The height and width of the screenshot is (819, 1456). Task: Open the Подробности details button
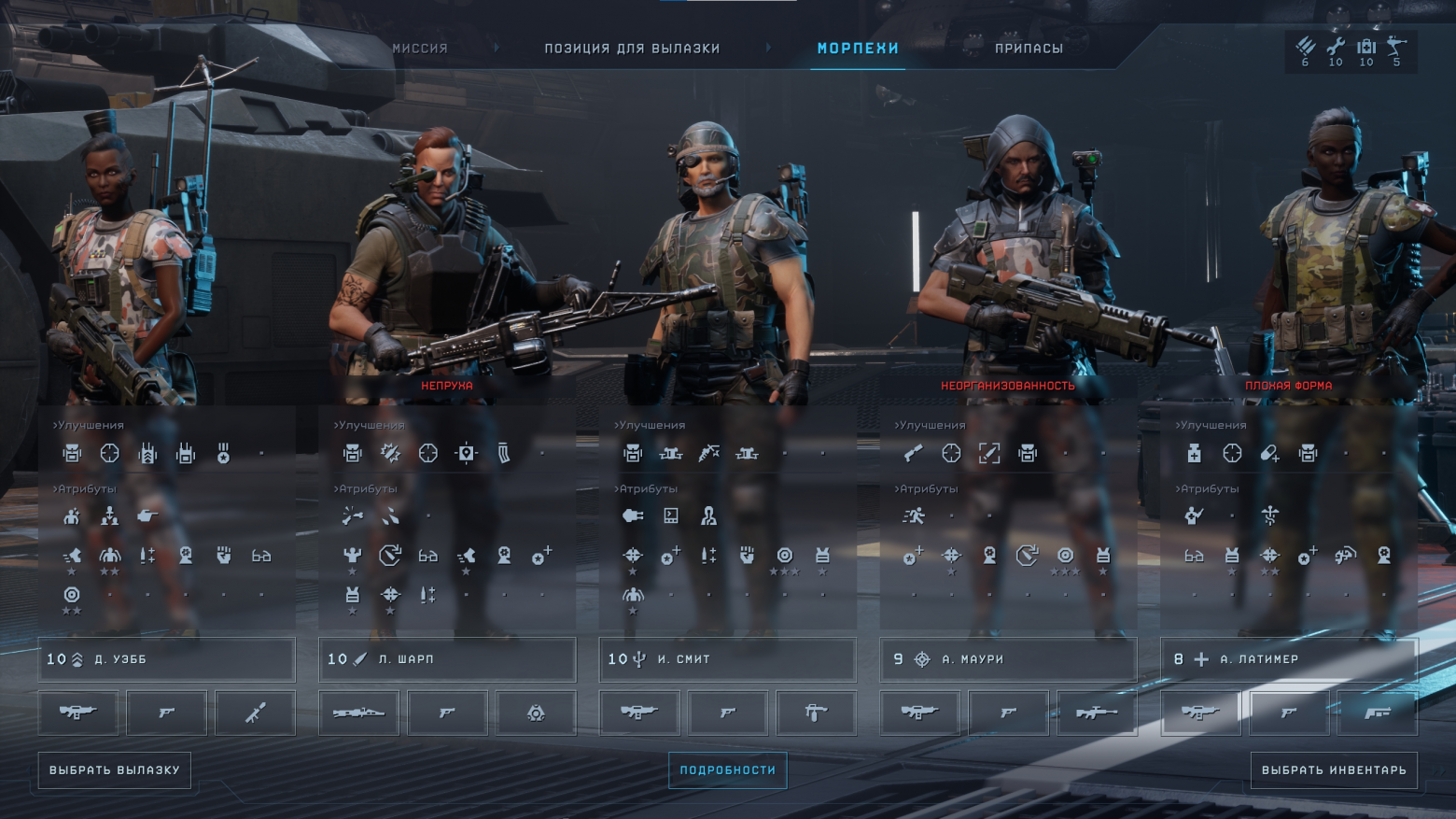click(x=727, y=770)
